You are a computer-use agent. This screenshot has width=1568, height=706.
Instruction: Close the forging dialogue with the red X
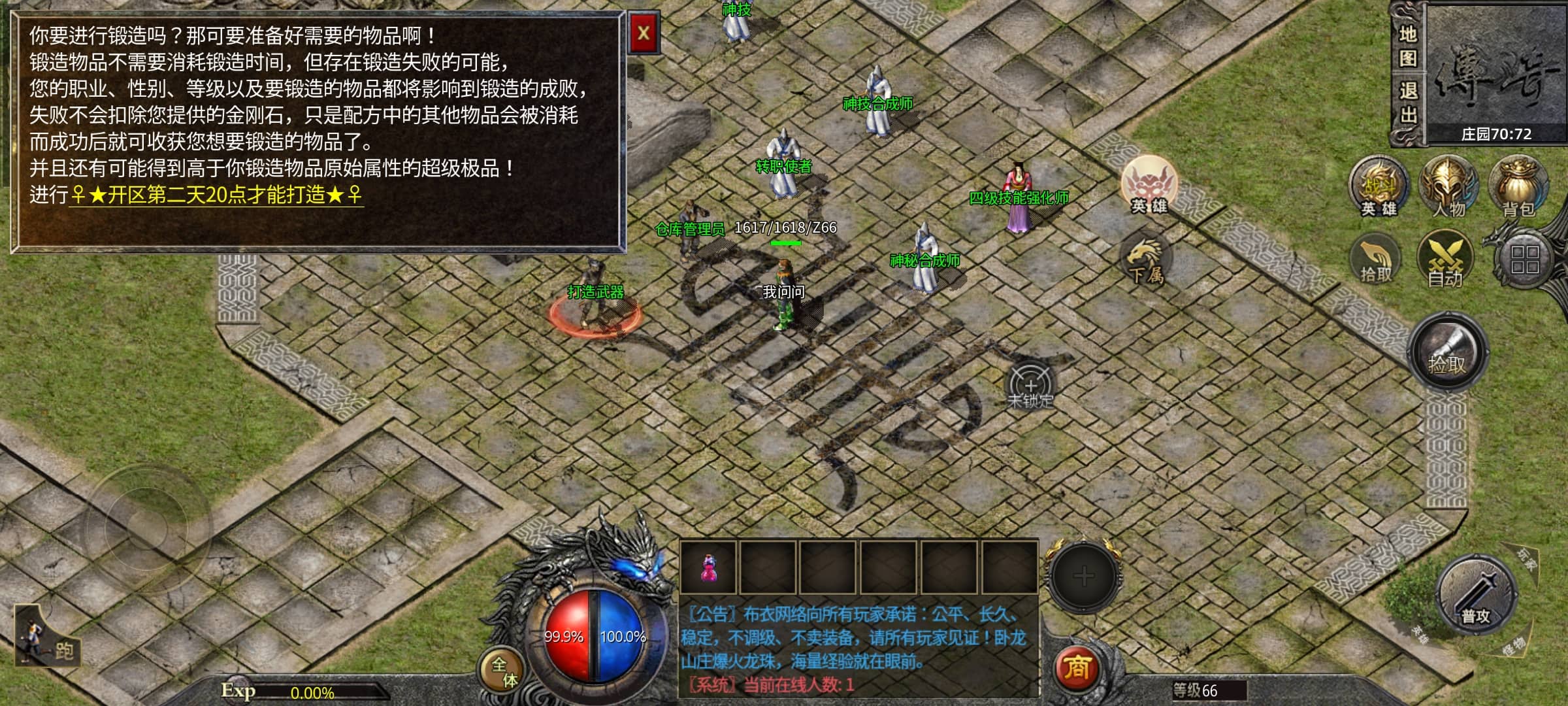point(644,33)
